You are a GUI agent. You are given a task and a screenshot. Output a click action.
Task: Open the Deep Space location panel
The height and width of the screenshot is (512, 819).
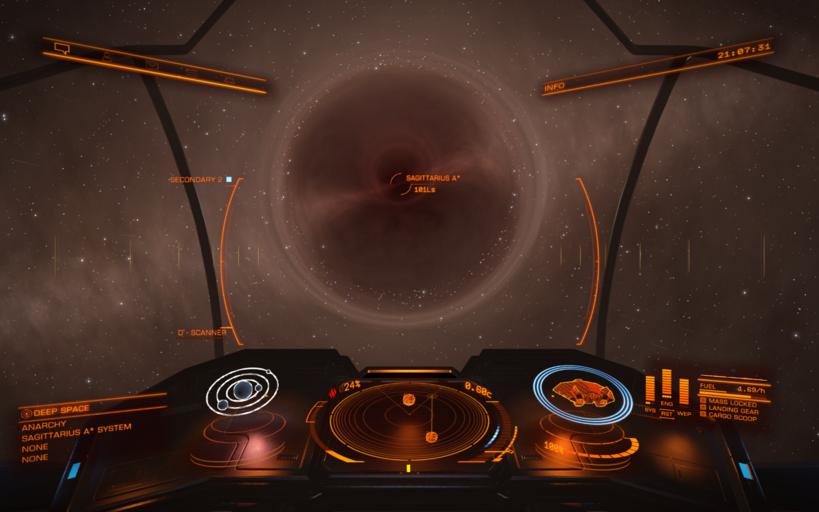62,409
